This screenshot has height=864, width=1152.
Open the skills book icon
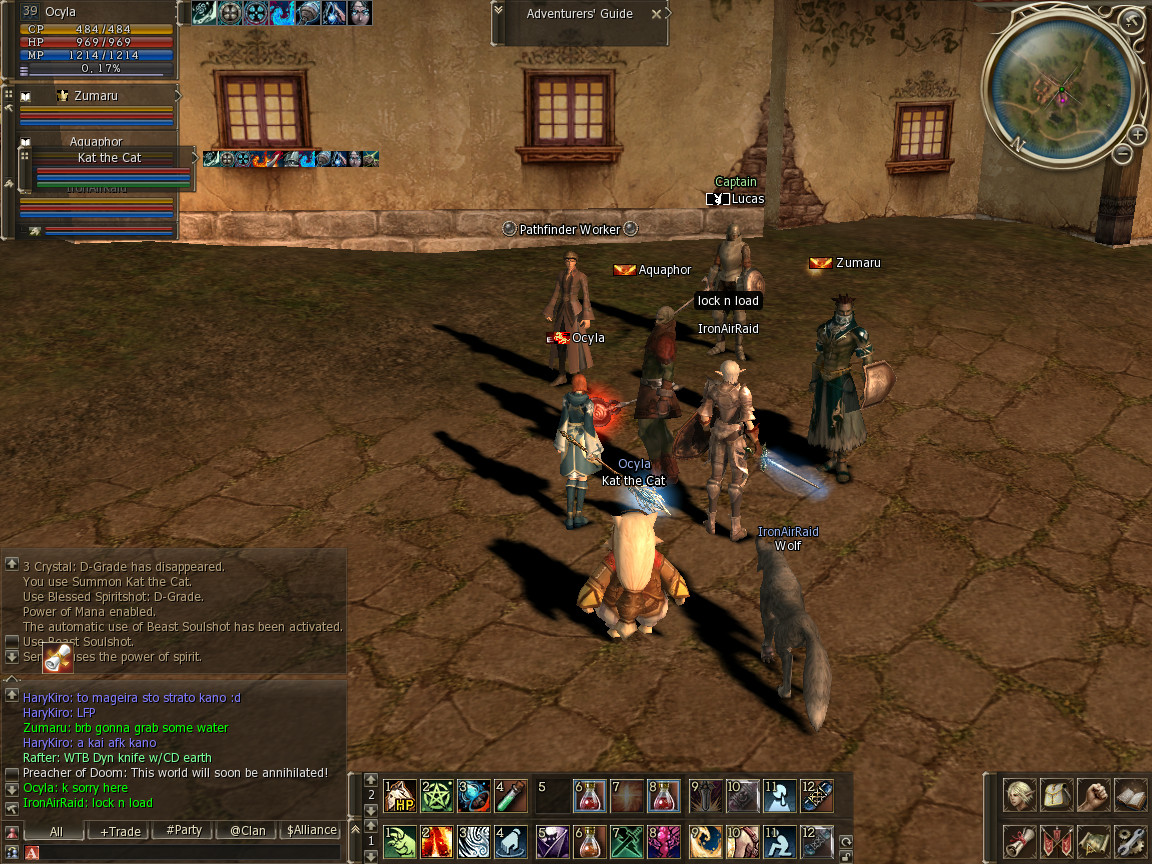(1130, 796)
